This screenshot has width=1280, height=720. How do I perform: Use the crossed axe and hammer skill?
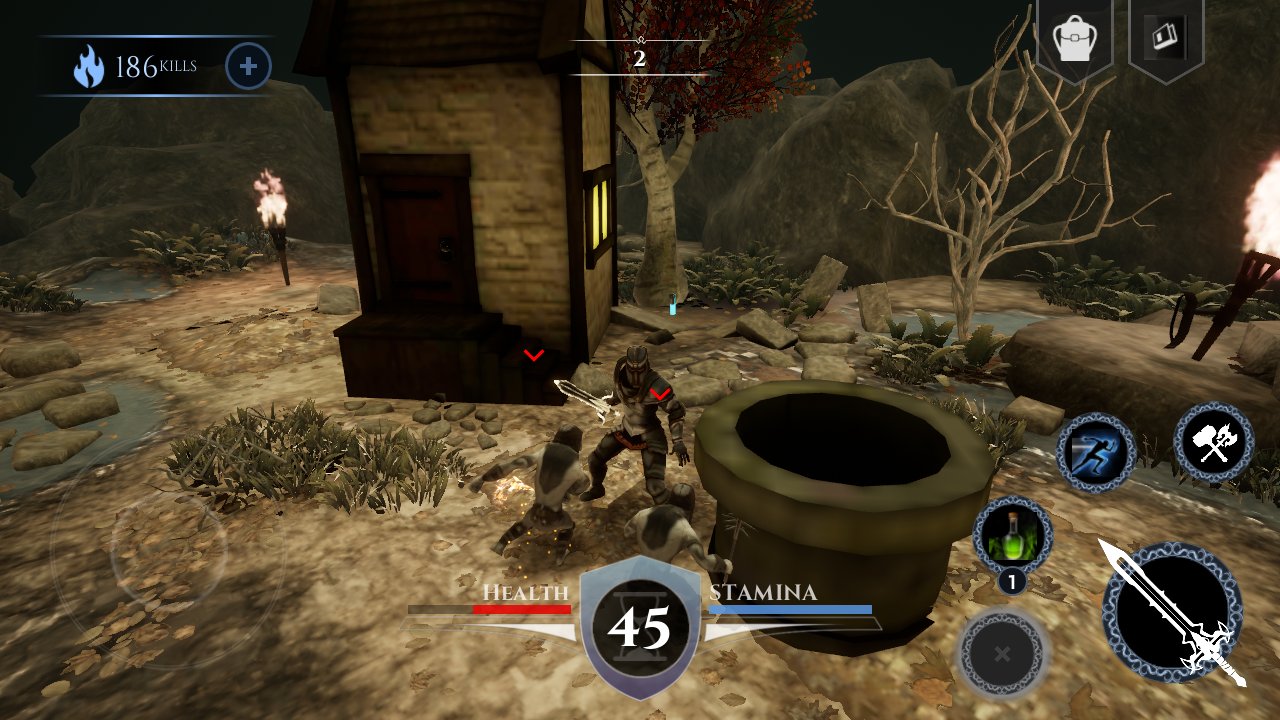1214,442
